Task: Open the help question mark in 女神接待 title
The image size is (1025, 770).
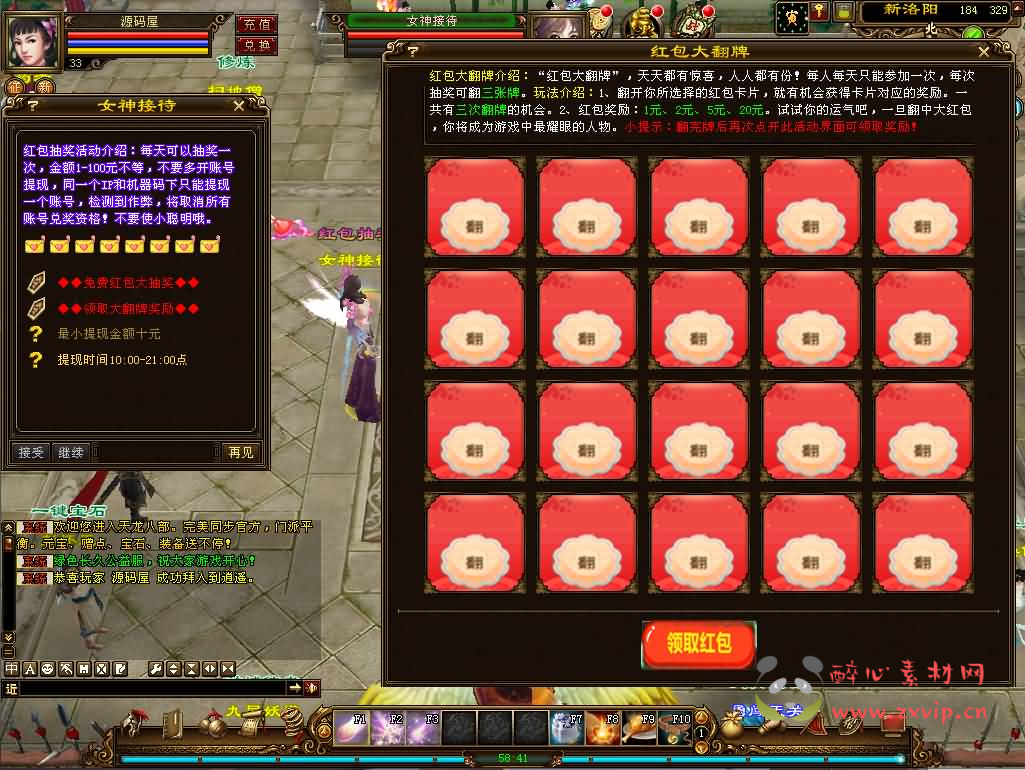Action: (x=32, y=105)
